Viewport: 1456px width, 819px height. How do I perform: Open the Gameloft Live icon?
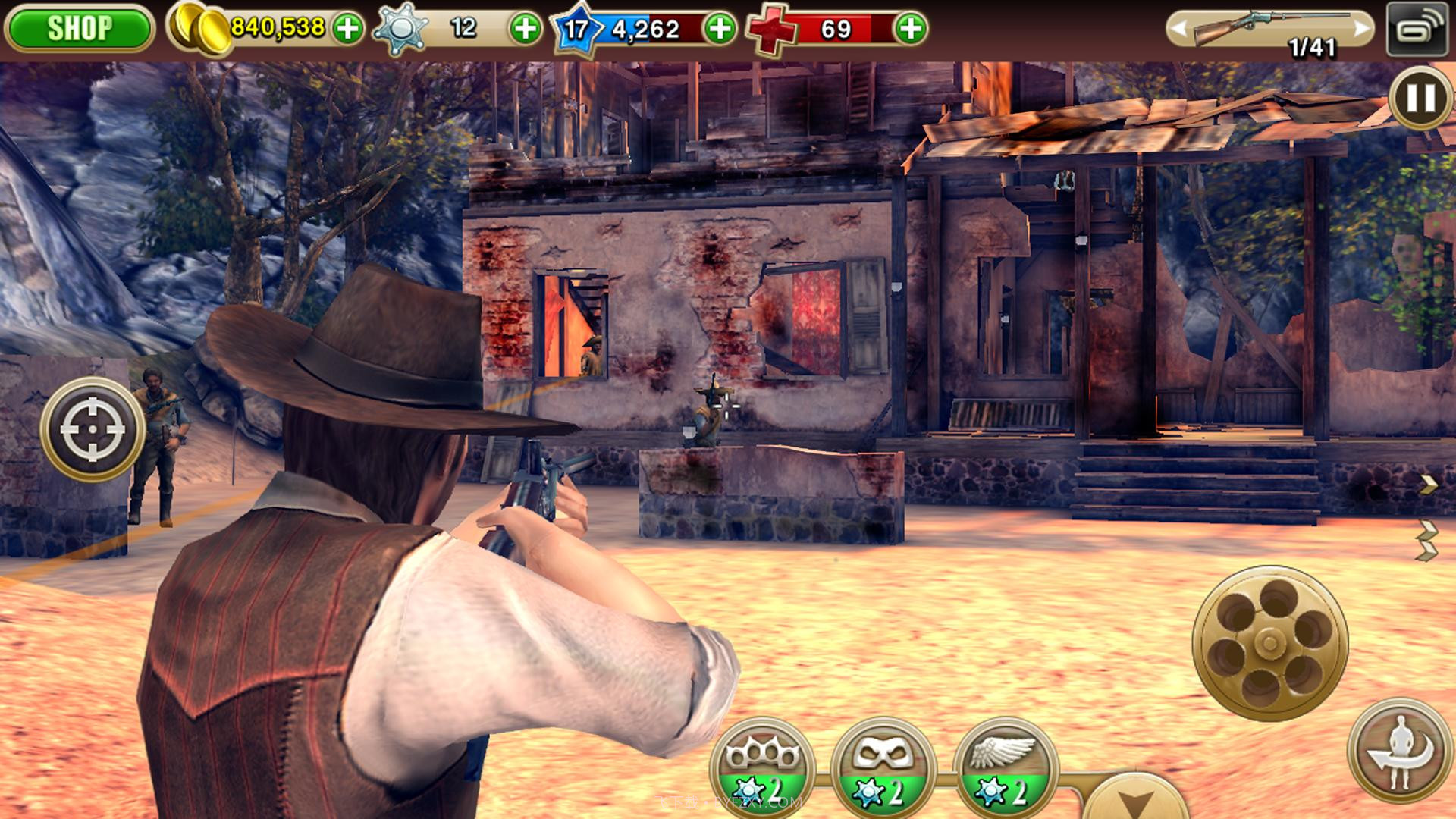coord(1417,29)
